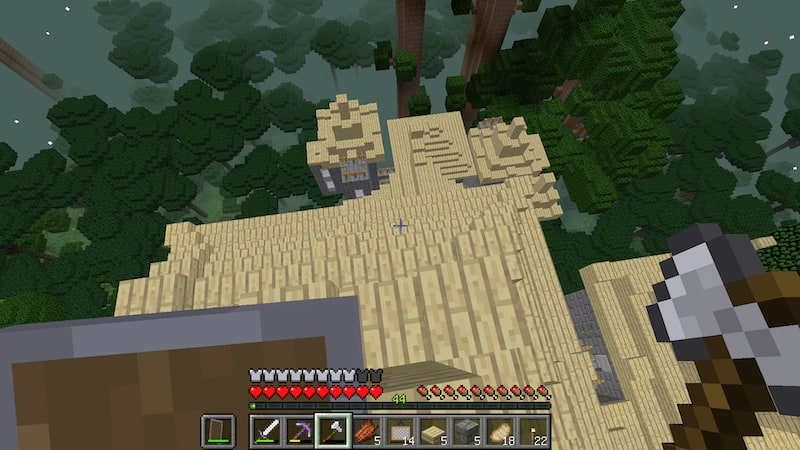Select the red meat stack of 5

[x=366, y=431]
